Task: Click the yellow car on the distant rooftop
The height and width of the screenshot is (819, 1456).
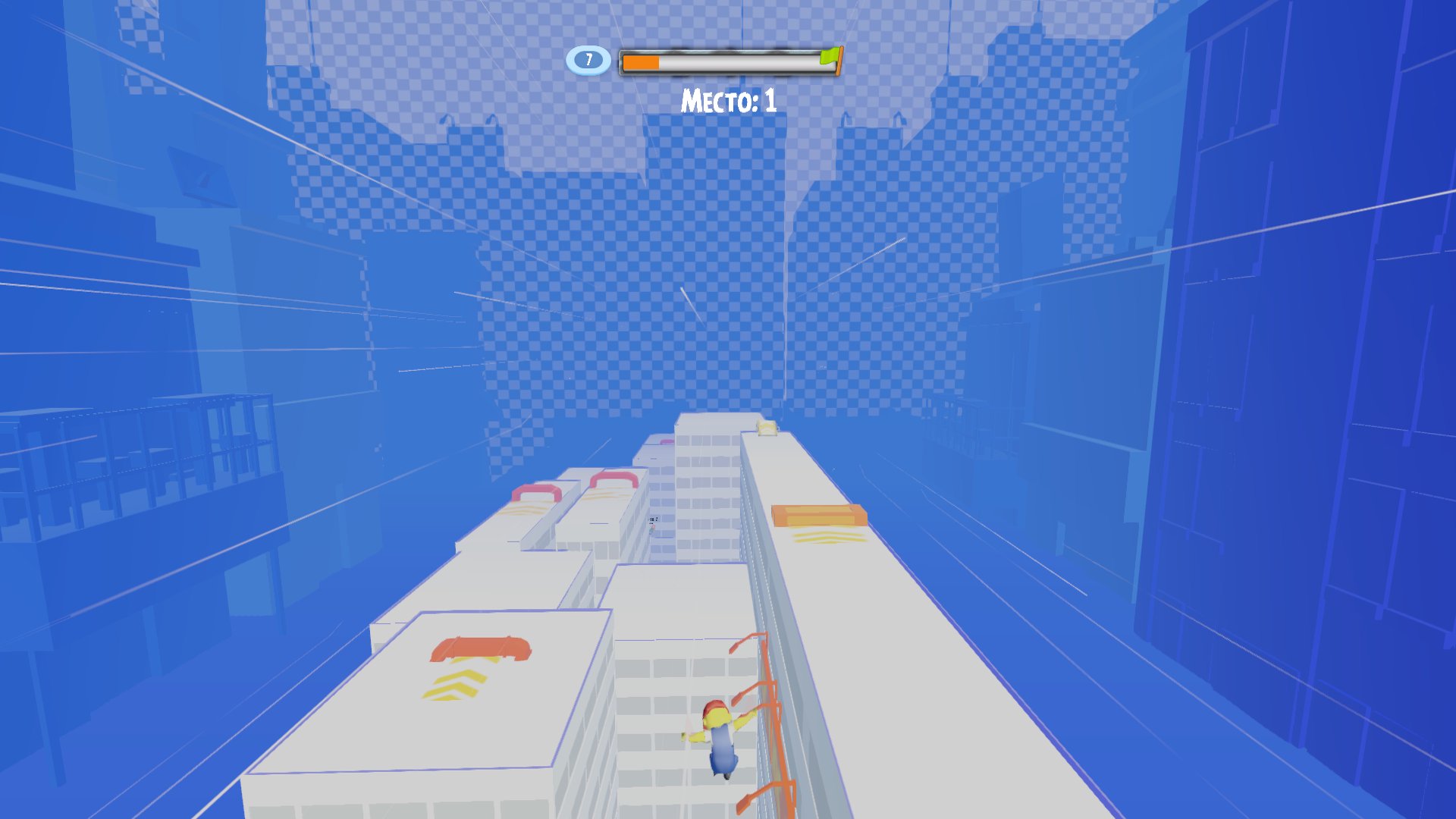Action: [767, 427]
